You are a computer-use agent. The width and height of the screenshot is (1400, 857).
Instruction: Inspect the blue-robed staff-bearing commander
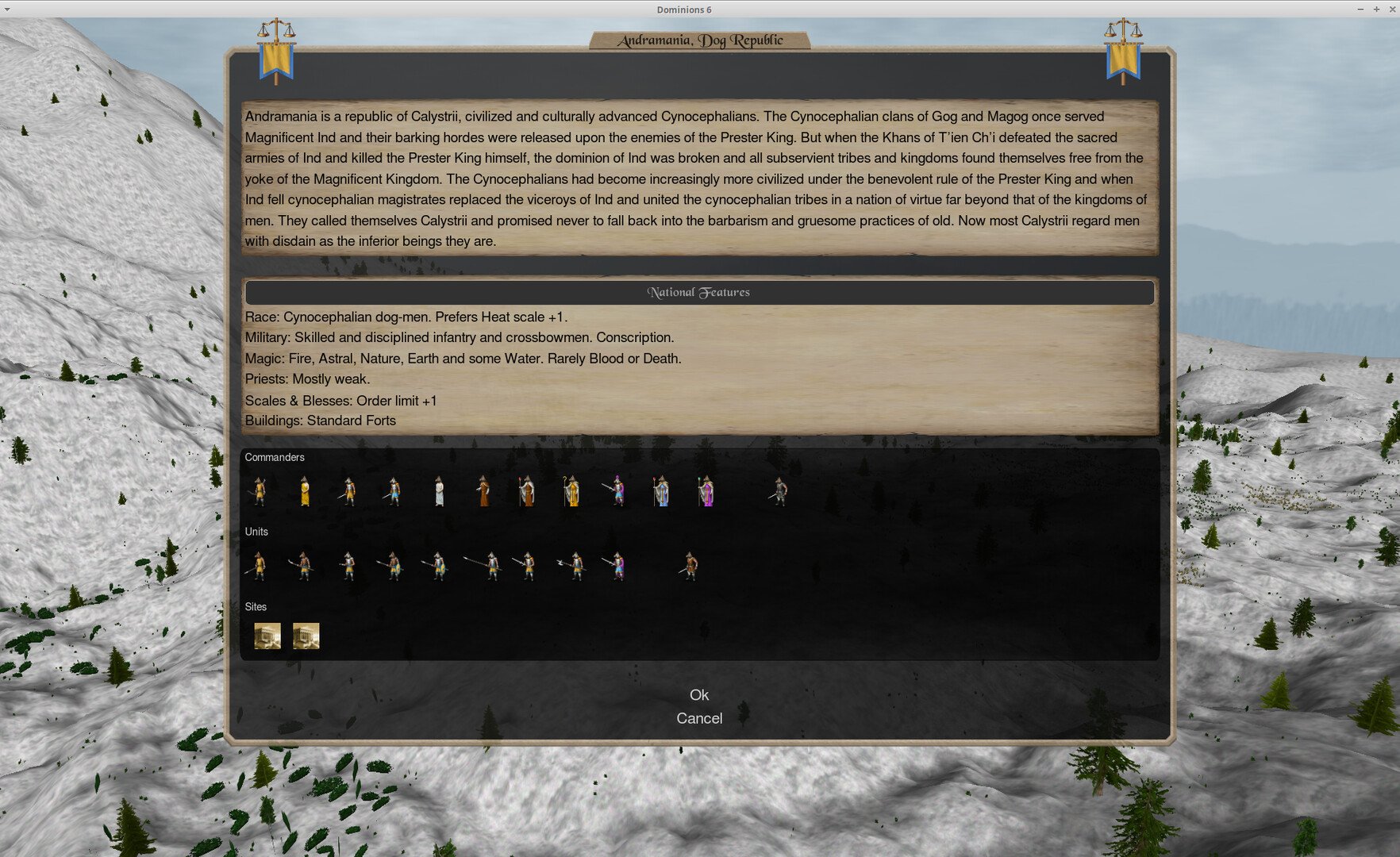click(661, 492)
